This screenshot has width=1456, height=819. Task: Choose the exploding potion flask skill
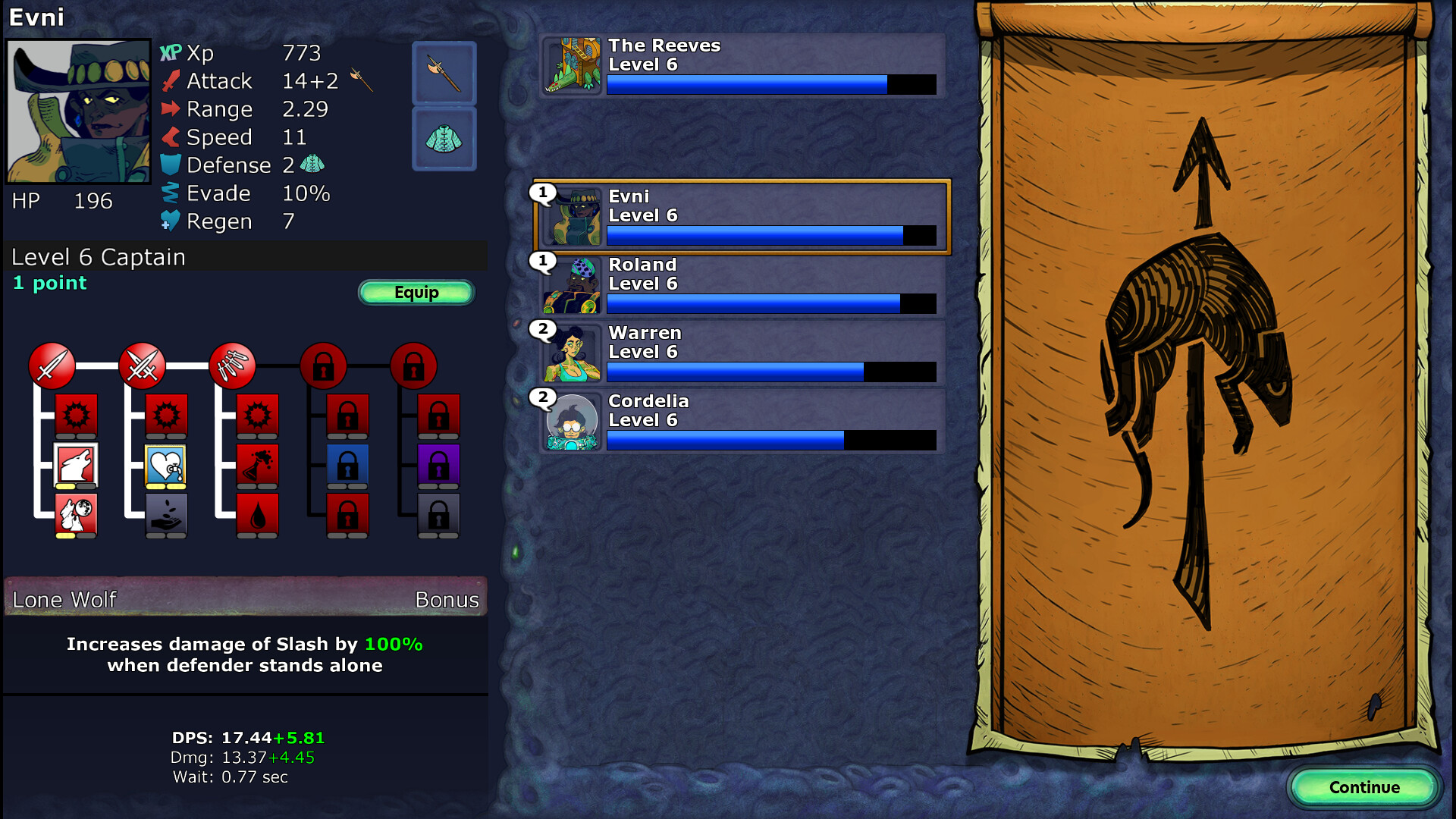[258, 465]
